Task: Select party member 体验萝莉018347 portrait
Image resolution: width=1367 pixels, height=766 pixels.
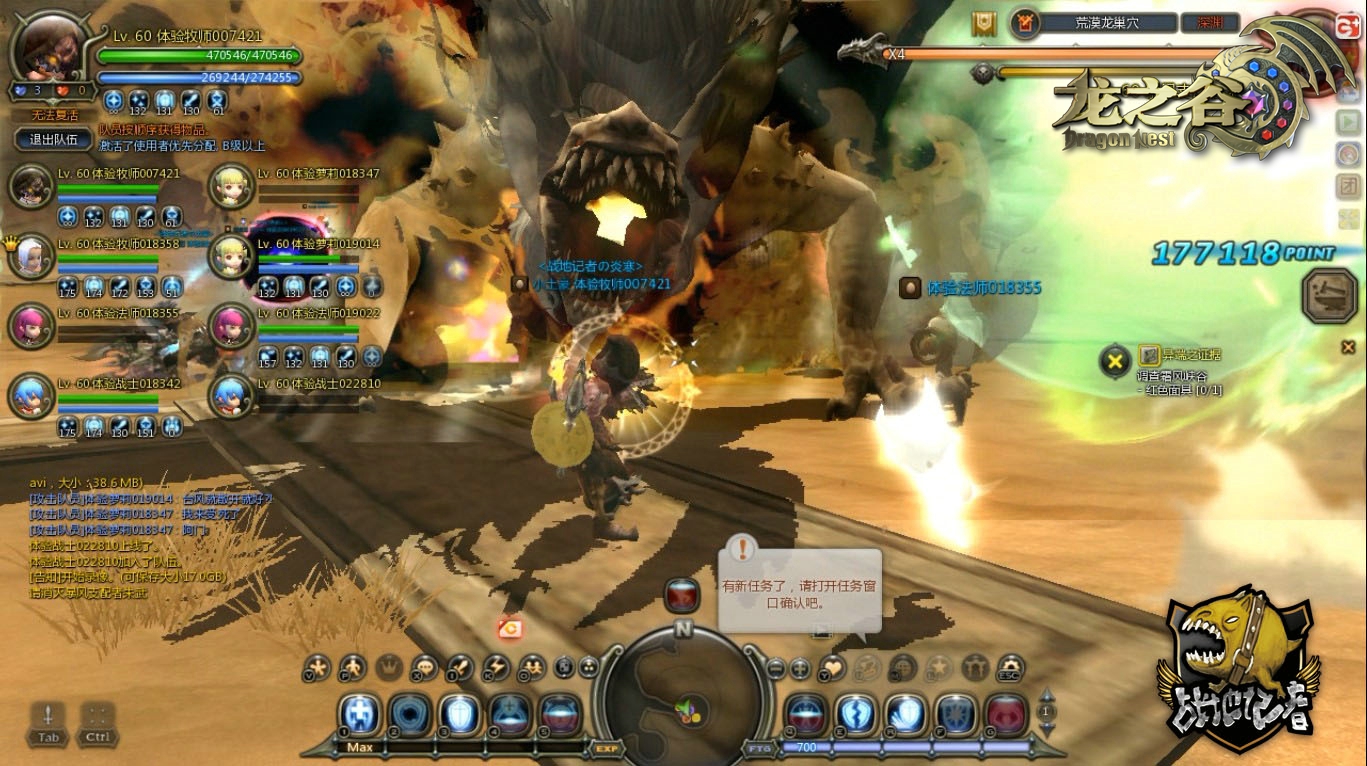Action: point(231,186)
